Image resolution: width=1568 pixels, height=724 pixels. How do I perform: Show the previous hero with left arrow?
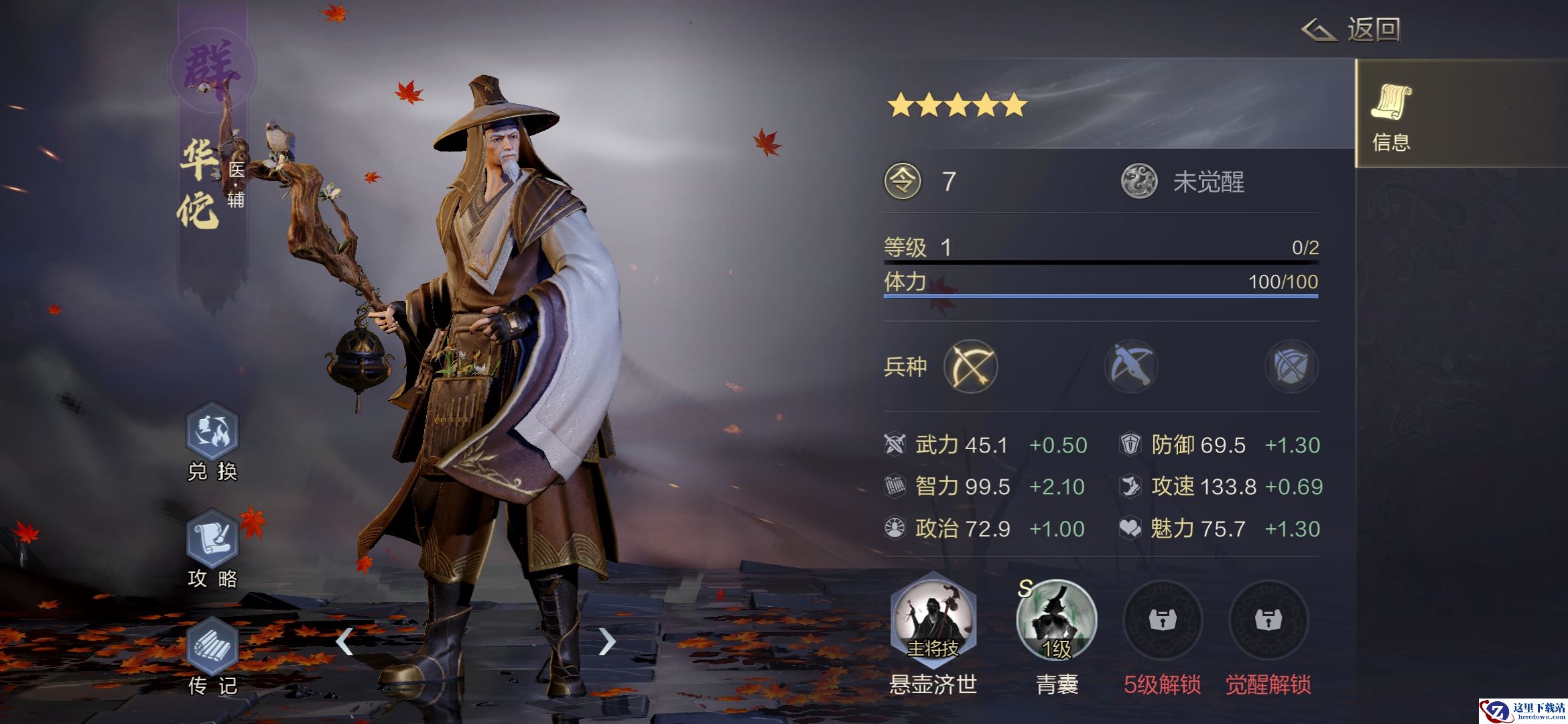tap(344, 642)
